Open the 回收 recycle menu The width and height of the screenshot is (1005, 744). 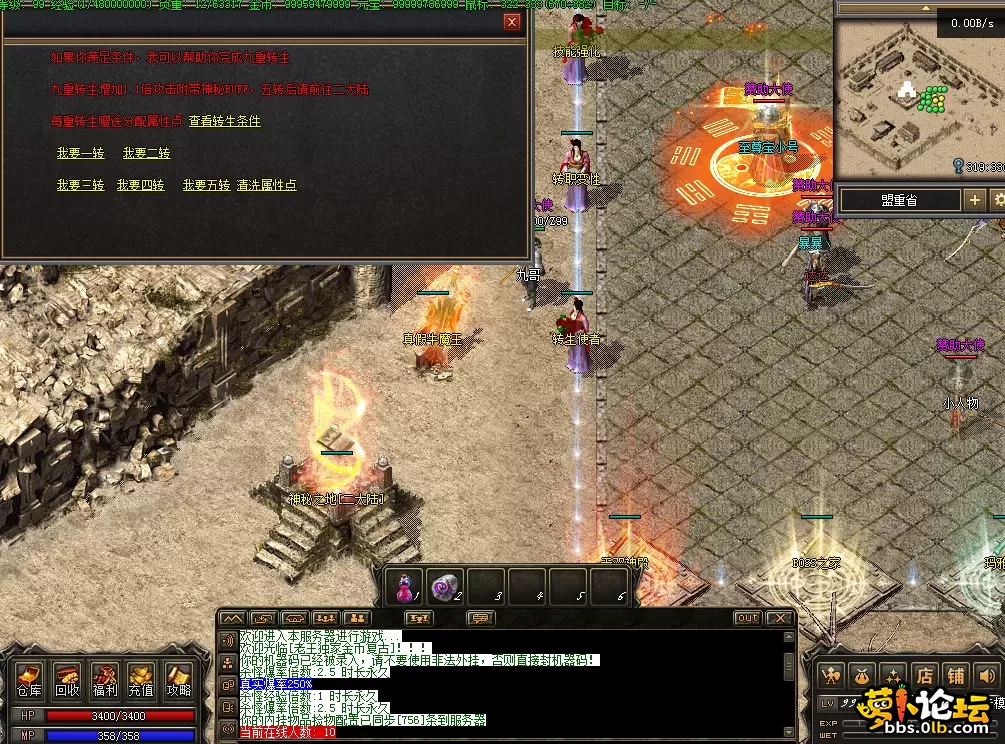(67, 680)
